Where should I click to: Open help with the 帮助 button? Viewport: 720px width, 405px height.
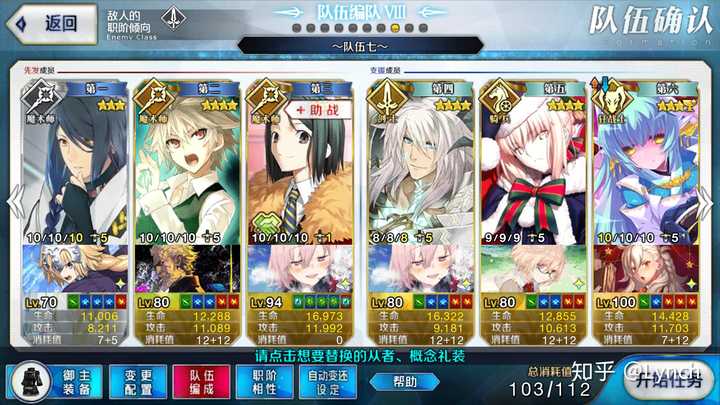pos(405,381)
